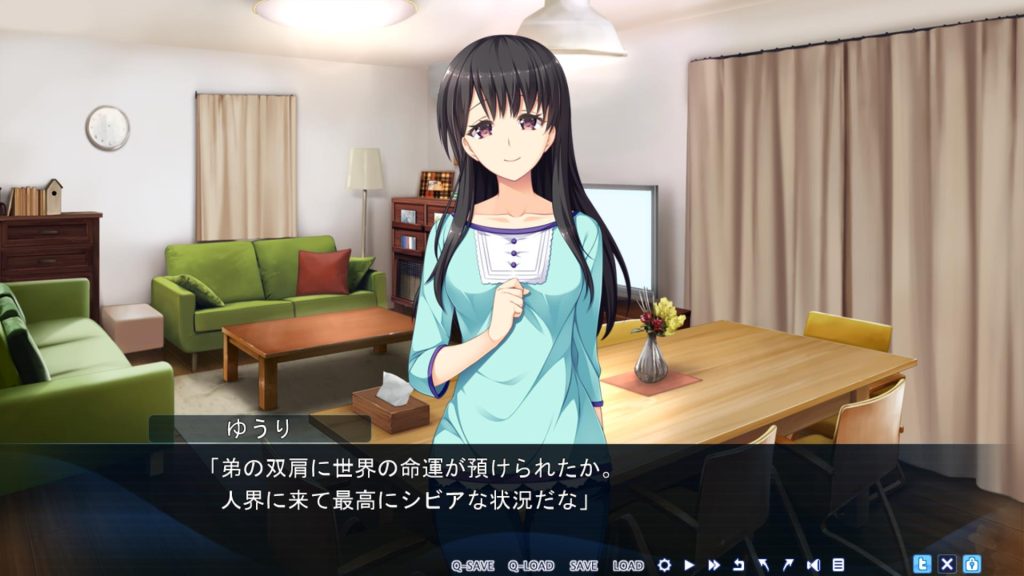Hide the text window with the X button
The width and height of the screenshot is (1024, 576).
pyautogui.click(x=947, y=564)
